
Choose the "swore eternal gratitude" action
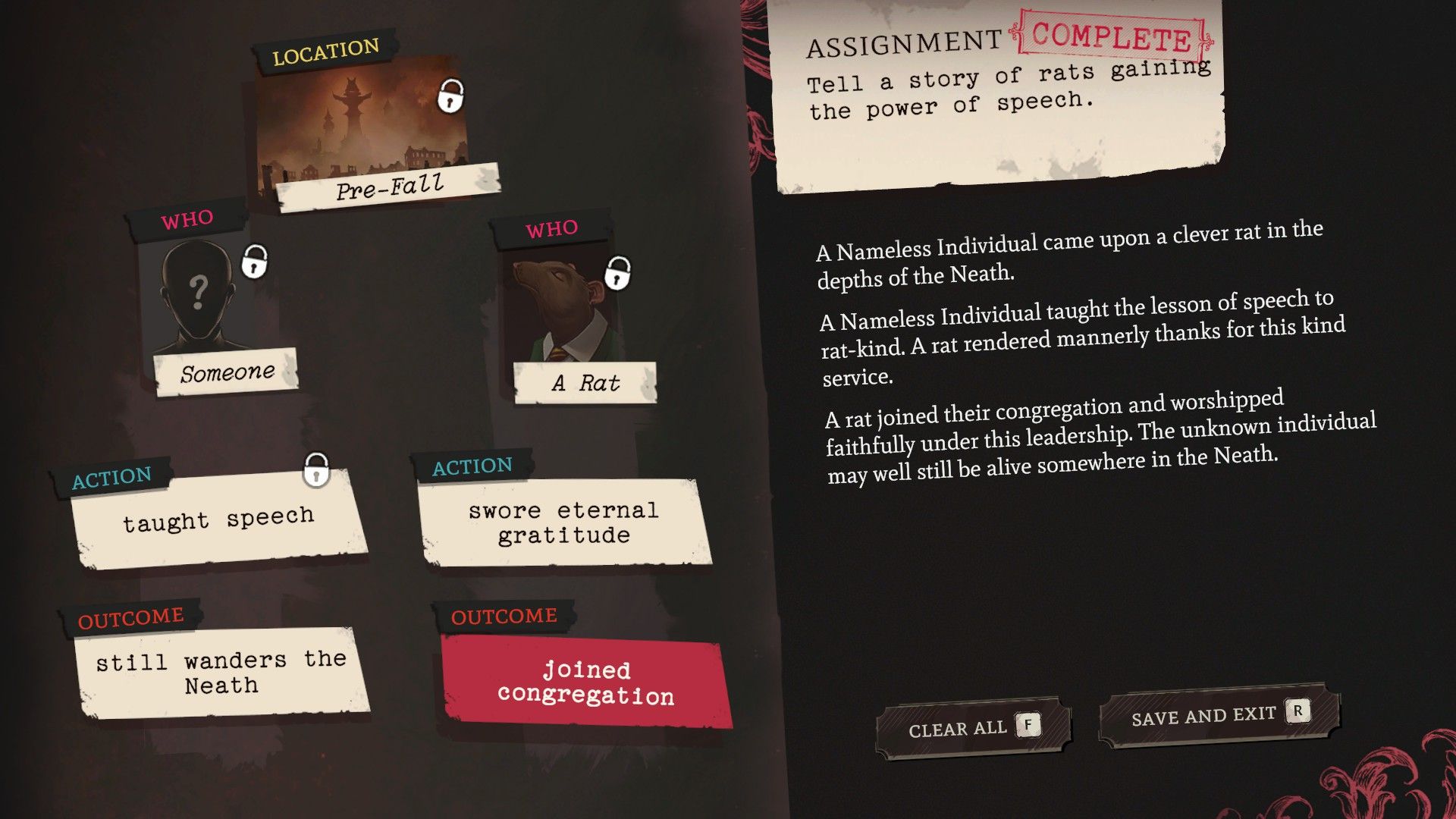click(563, 523)
